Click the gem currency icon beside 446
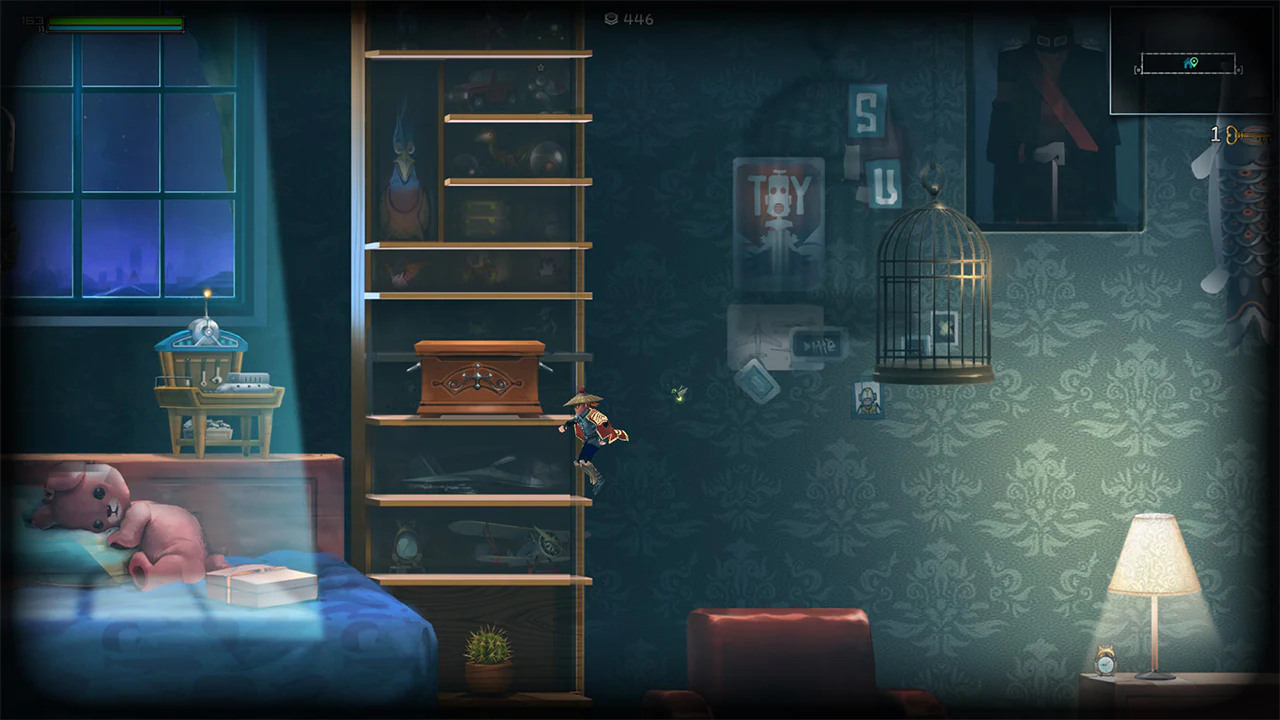The image size is (1280, 720). pyautogui.click(x=612, y=19)
